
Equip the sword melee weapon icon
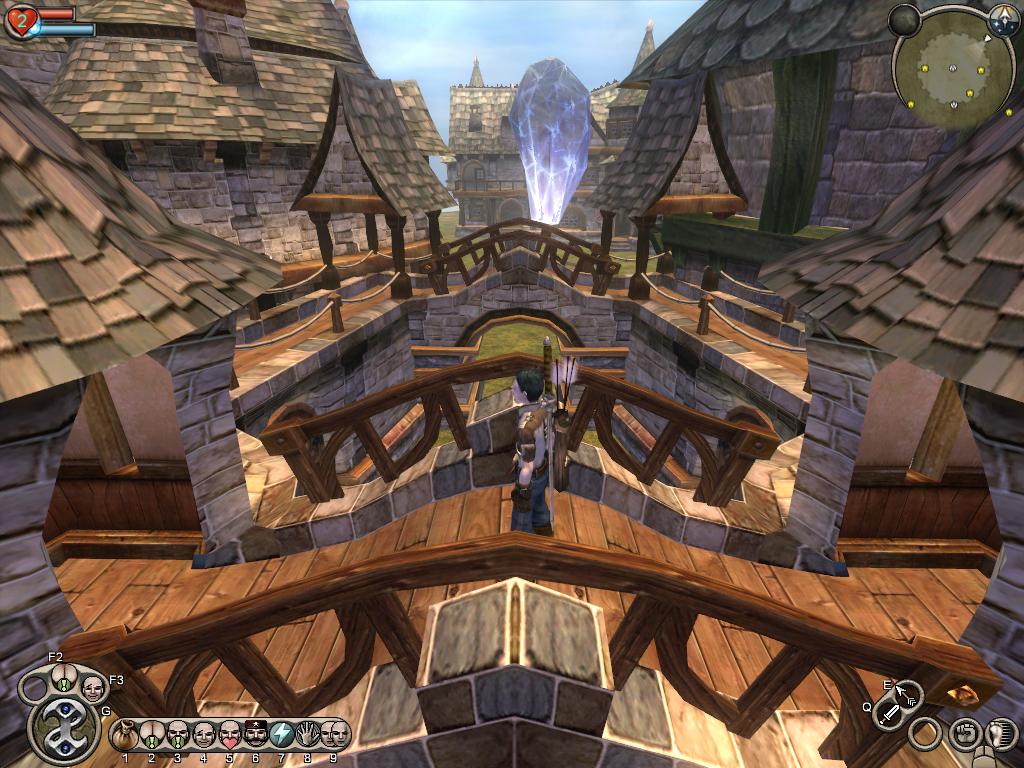click(x=888, y=713)
